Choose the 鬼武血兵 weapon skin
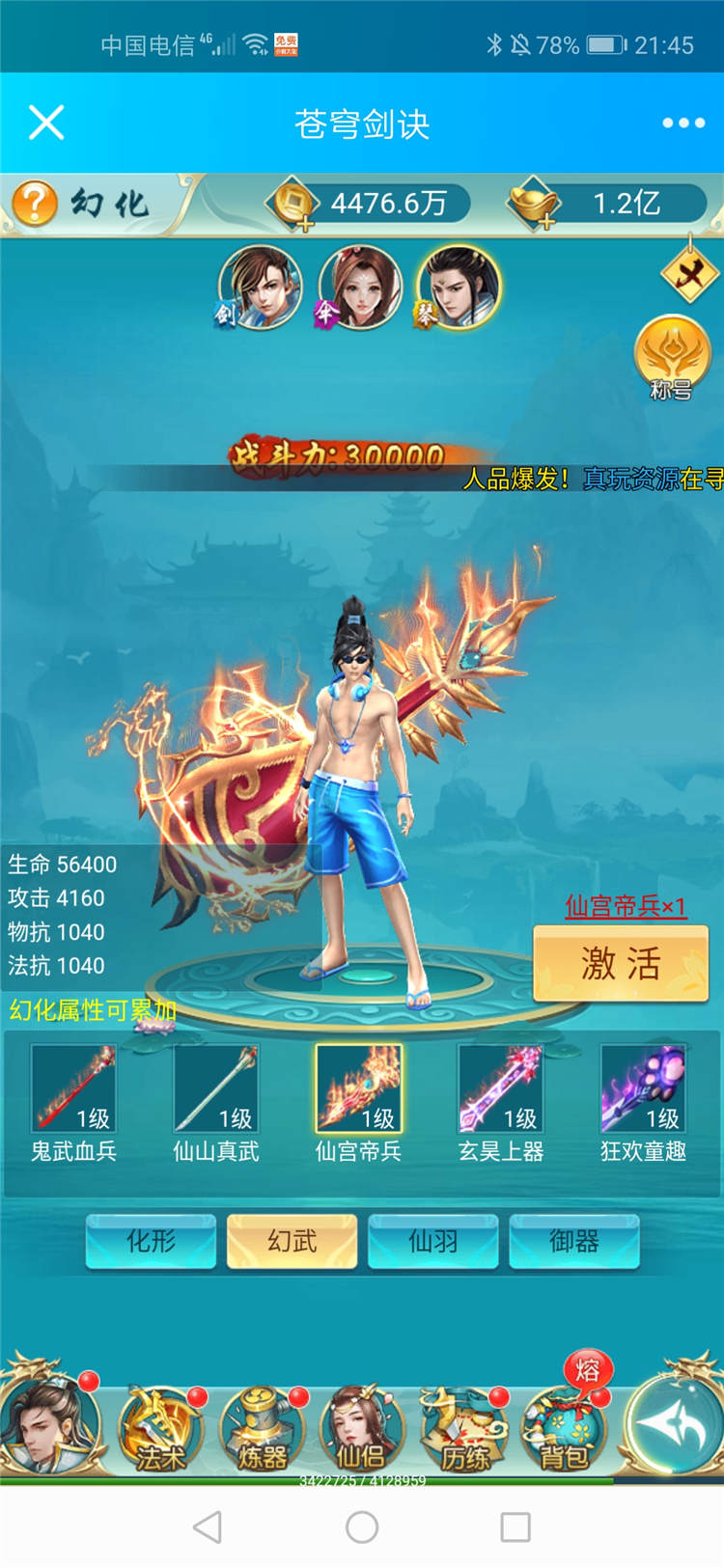 [73, 1089]
